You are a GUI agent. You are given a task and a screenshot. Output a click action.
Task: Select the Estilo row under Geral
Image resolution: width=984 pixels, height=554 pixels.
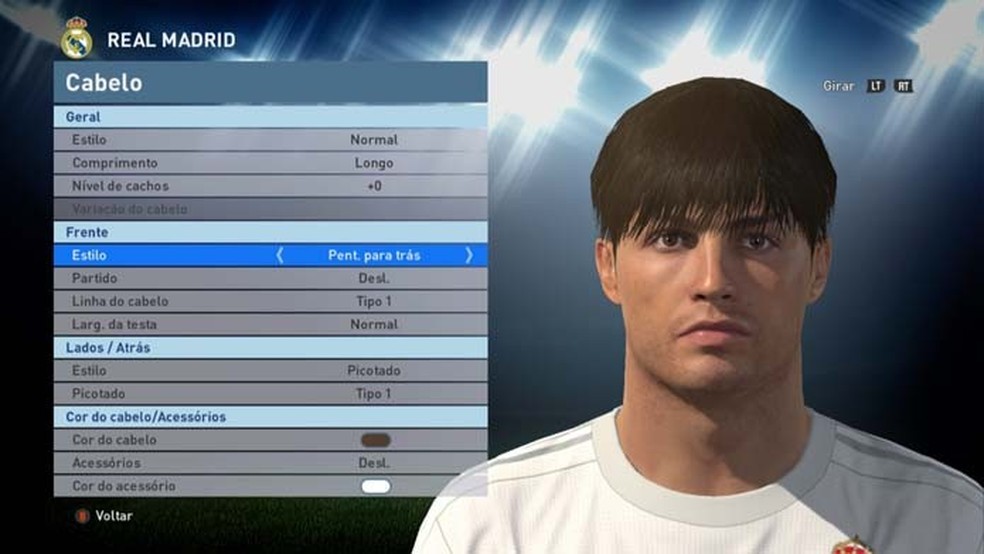[270, 140]
